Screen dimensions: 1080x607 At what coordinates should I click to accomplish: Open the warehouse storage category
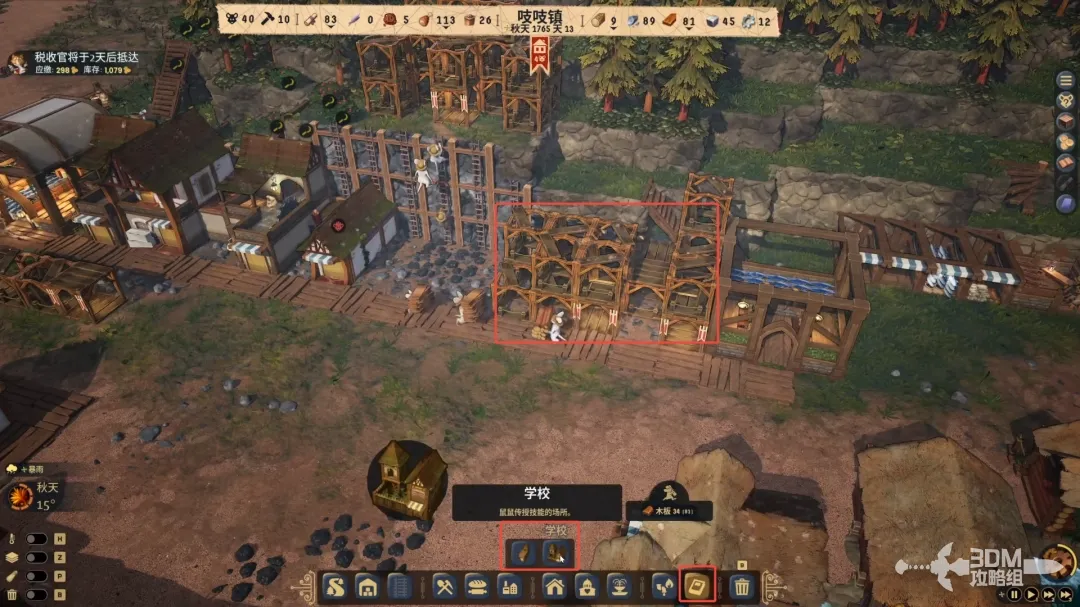coord(368,587)
